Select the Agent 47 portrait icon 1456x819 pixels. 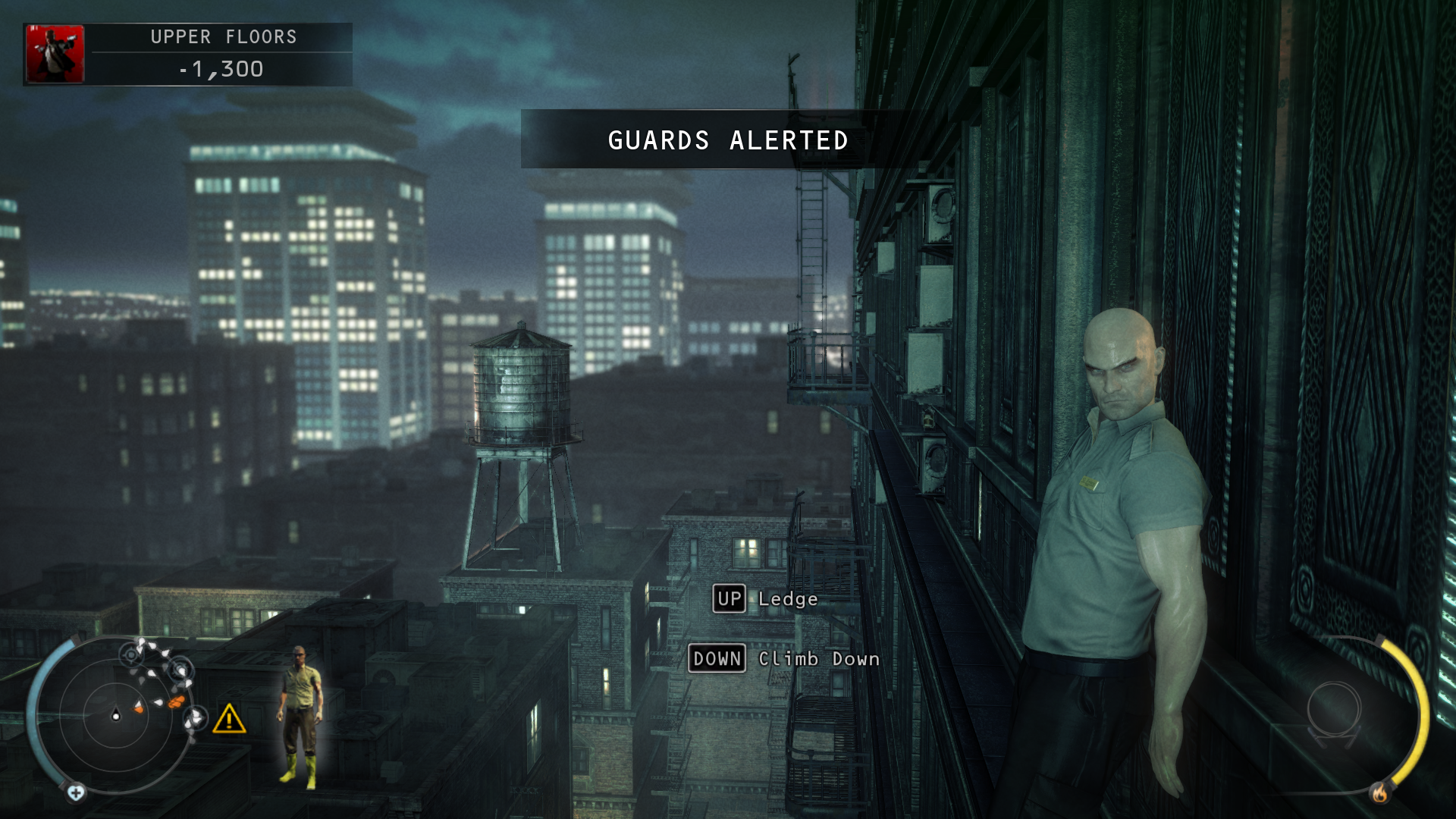[55, 54]
